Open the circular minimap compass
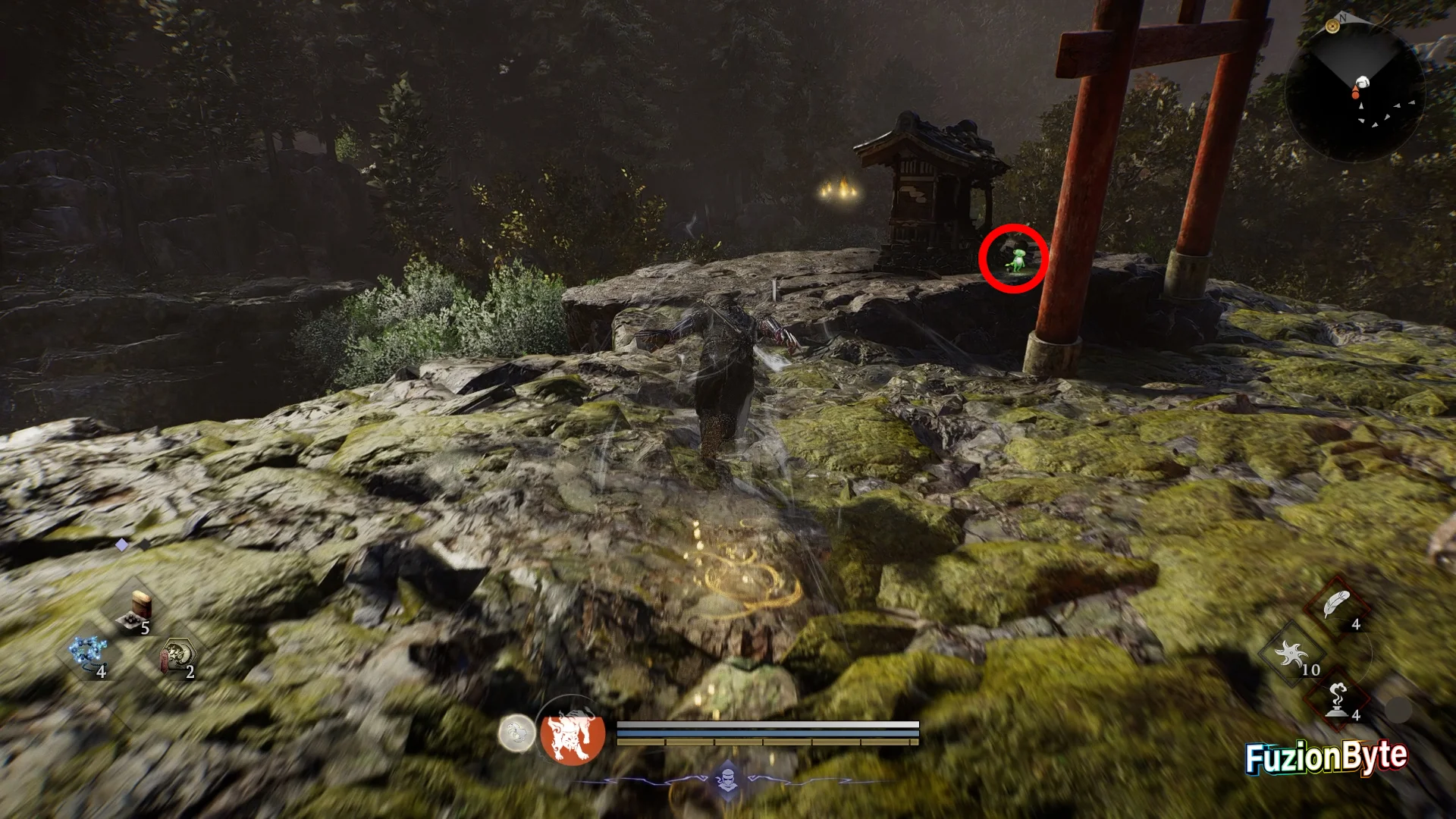The height and width of the screenshot is (819, 1456). pyautogui.click(x=1356, y=93)
